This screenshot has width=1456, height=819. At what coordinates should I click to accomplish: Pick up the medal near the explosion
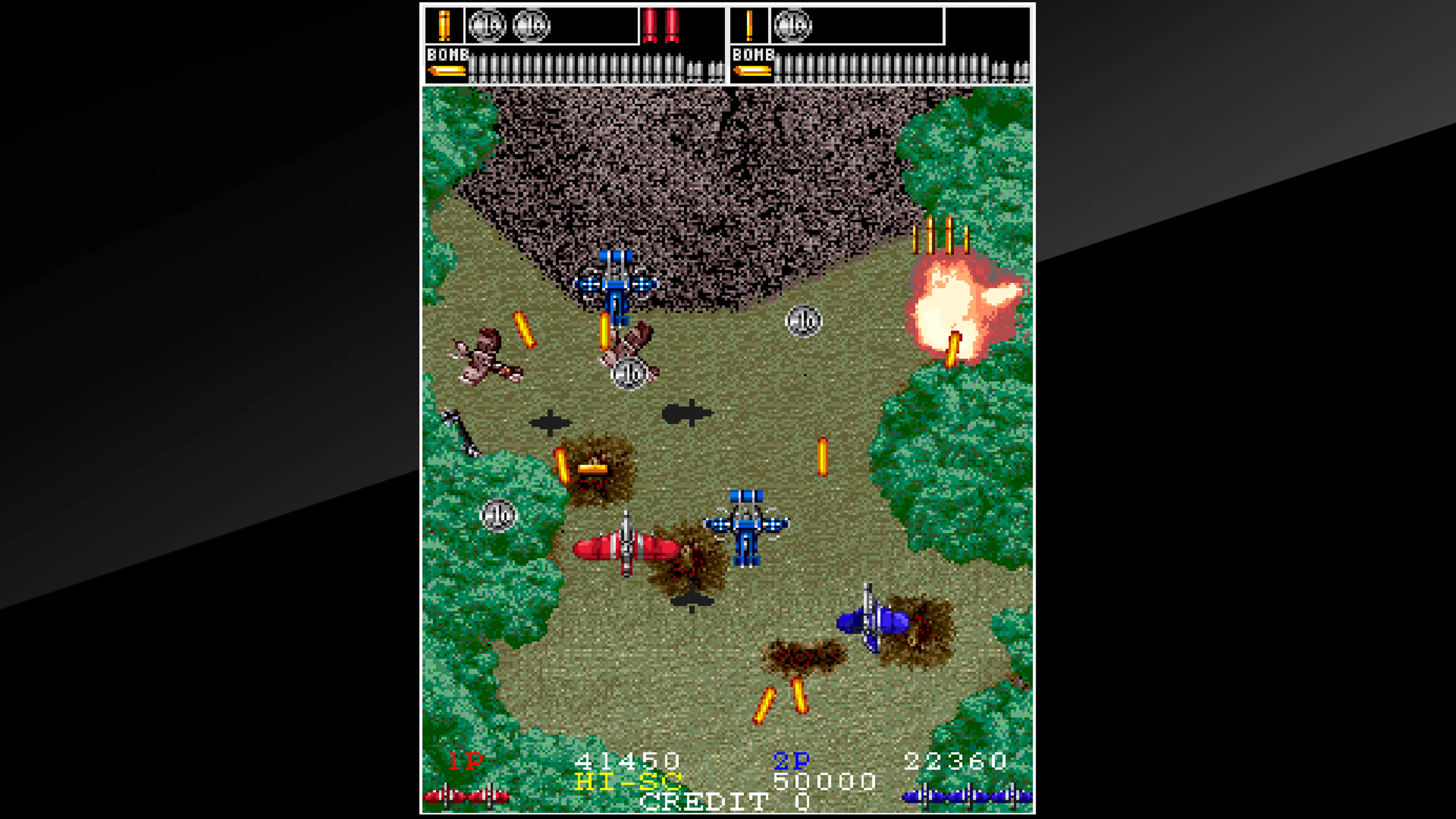[805, 321]
